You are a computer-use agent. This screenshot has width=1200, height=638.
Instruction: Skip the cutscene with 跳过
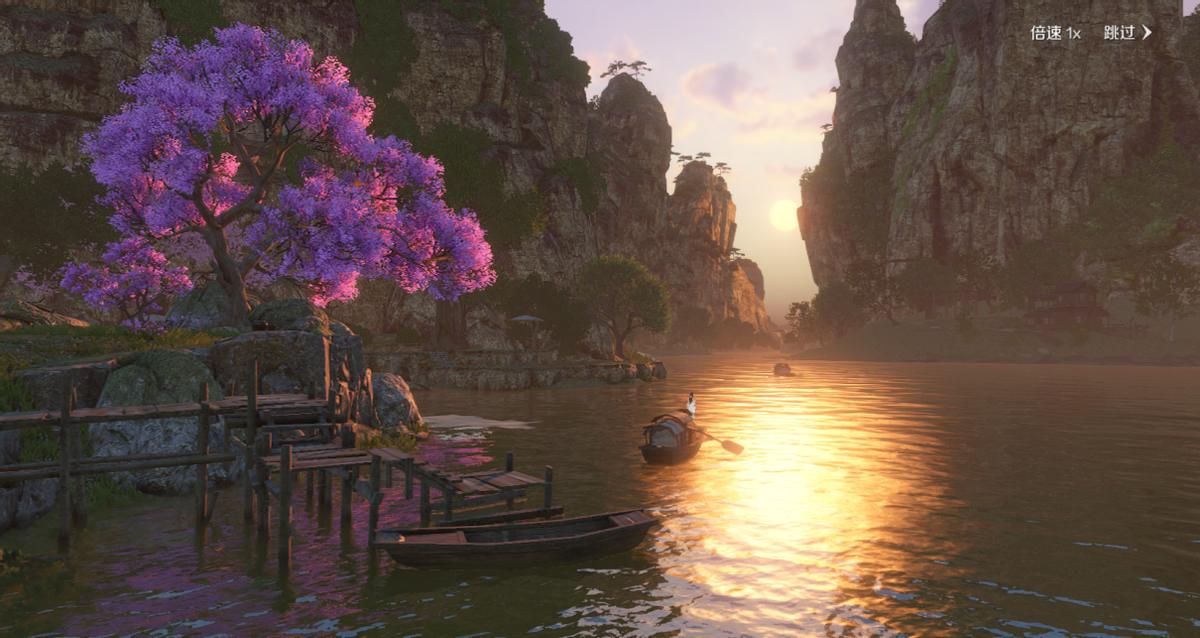pyautogui.click(x=1127, y=33)
